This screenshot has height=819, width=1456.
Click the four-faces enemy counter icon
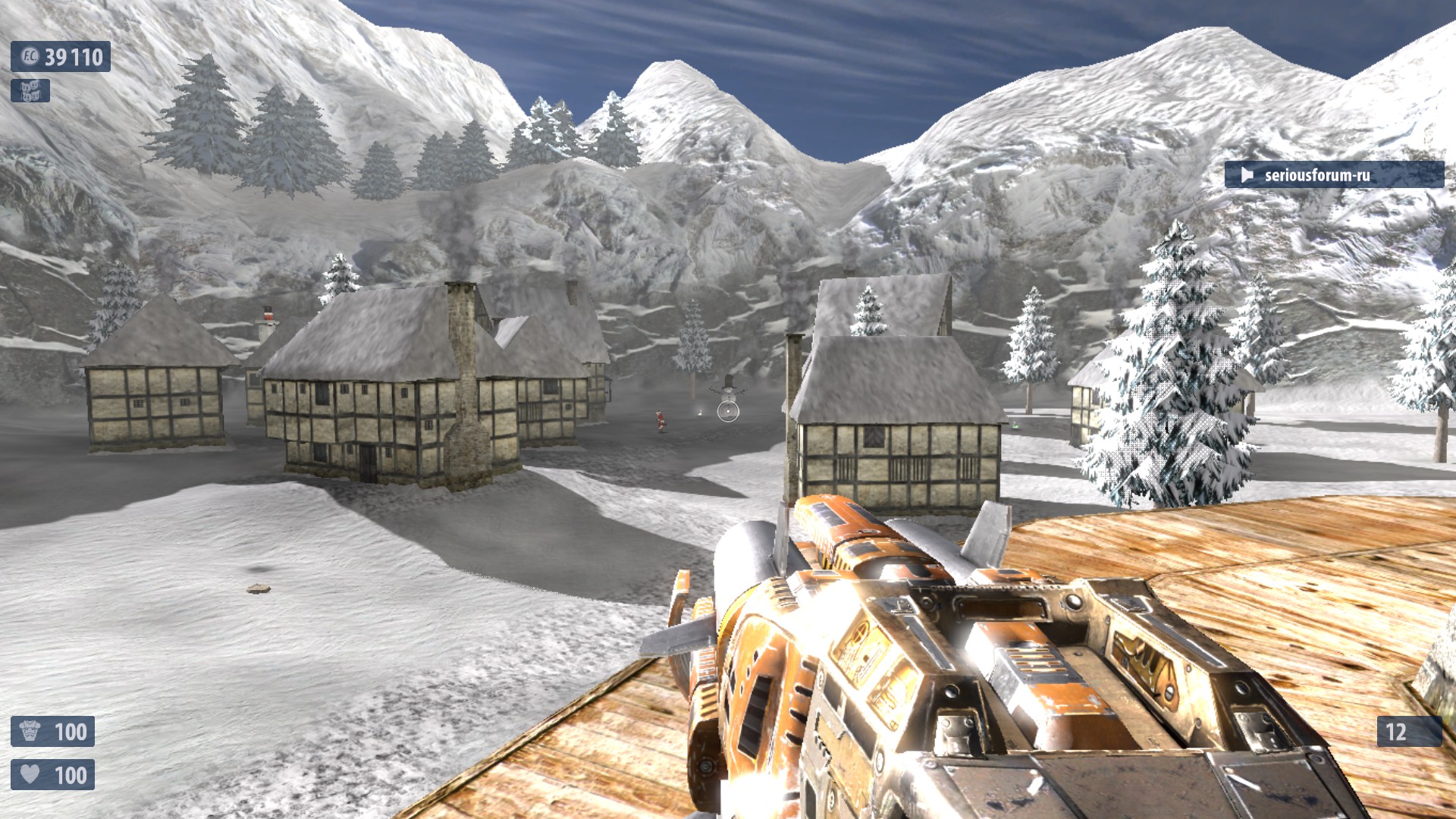(30, 91)
